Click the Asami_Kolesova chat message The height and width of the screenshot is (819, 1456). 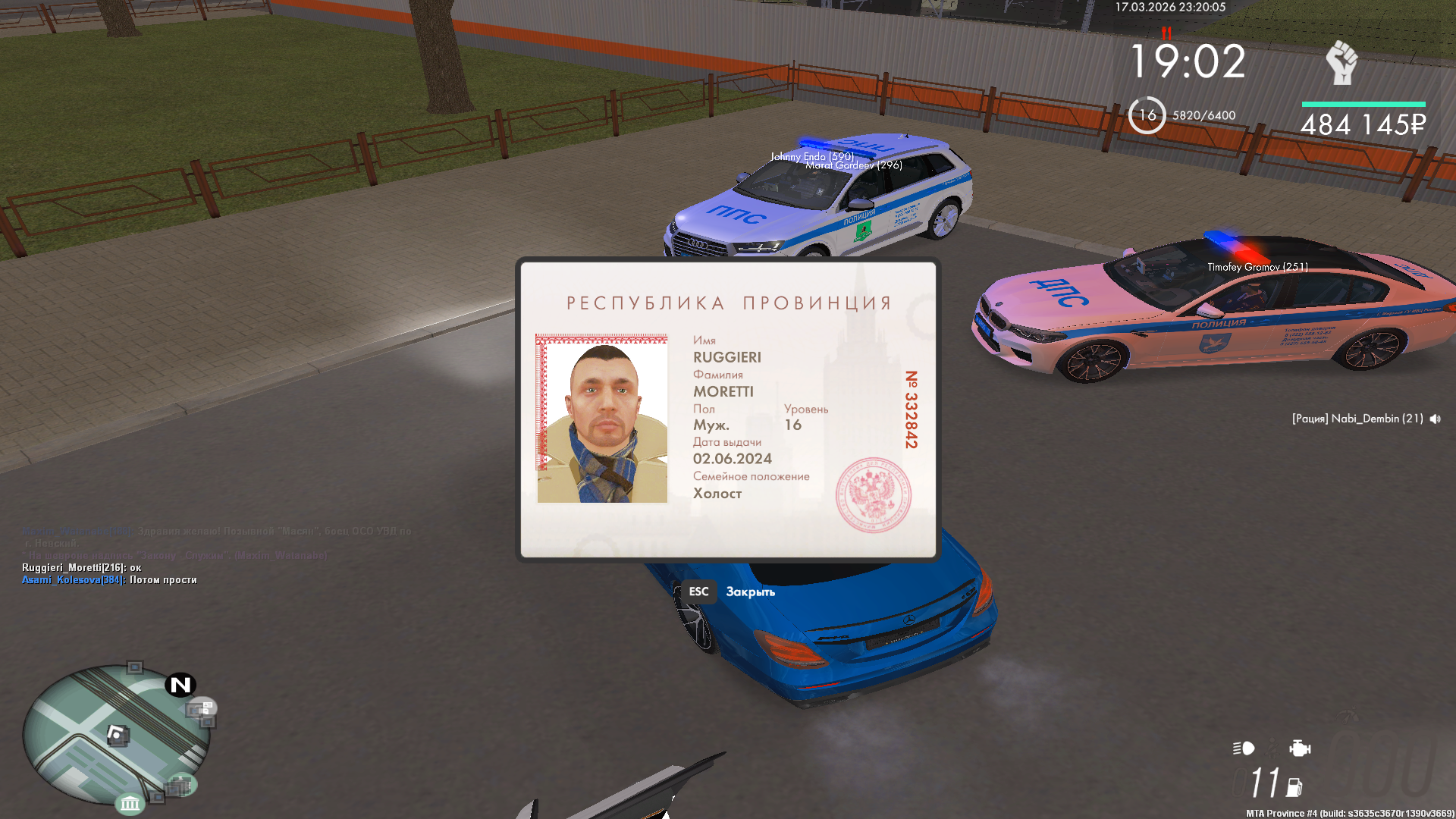pos(109,580)
